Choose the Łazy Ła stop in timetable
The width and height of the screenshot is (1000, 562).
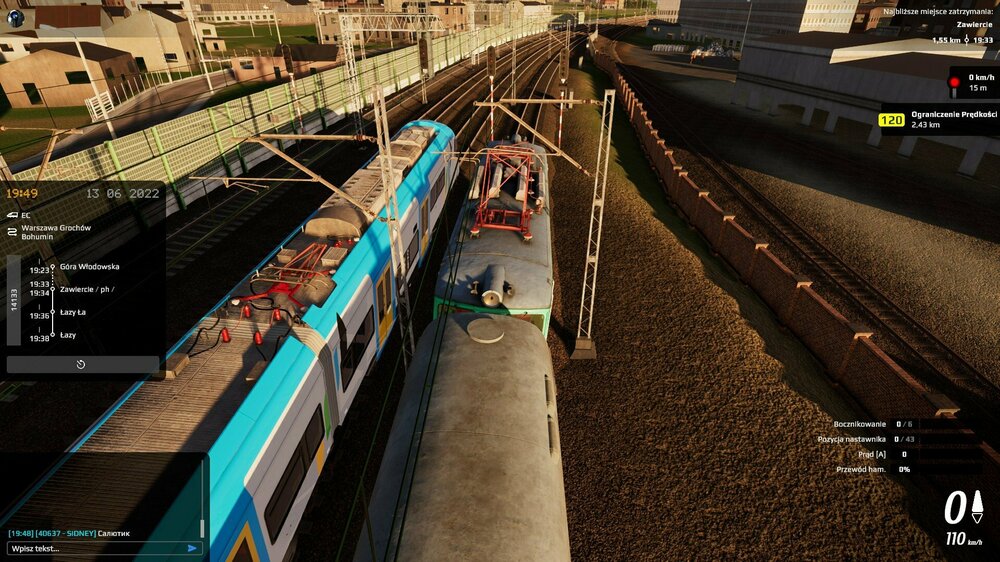pos(73,312)
